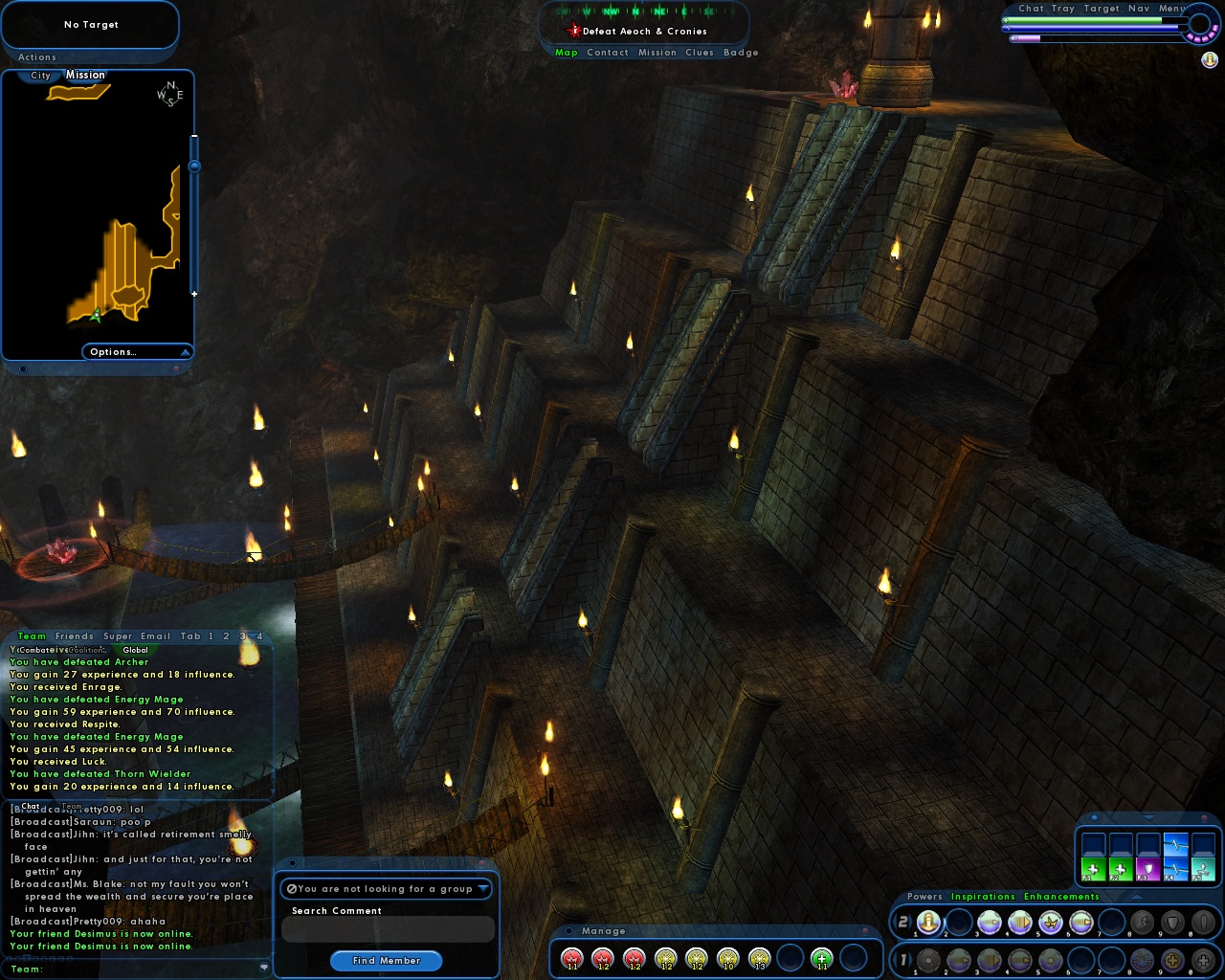
Task: Switch to the Clues tab in the mission window
Action: (x=700, y=53)
